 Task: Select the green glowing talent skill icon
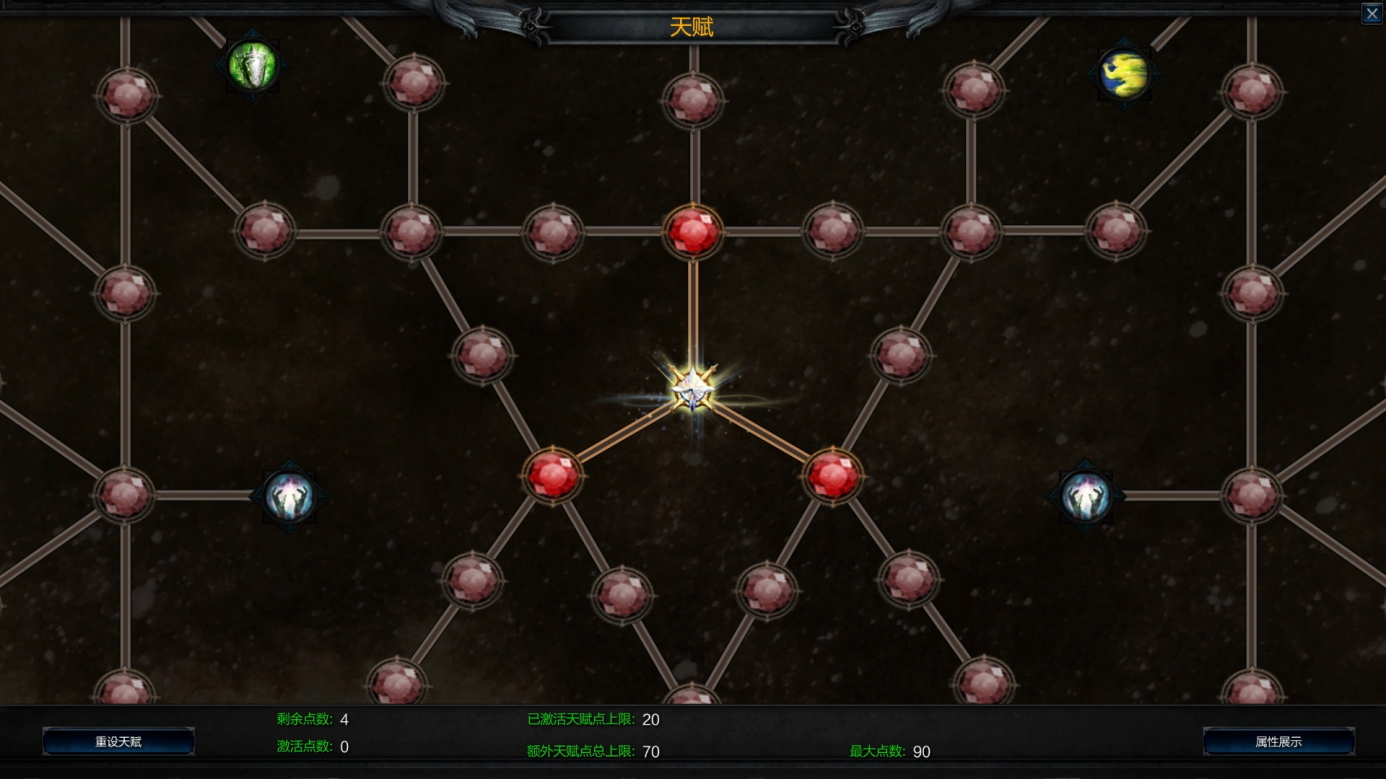point(253,66)
